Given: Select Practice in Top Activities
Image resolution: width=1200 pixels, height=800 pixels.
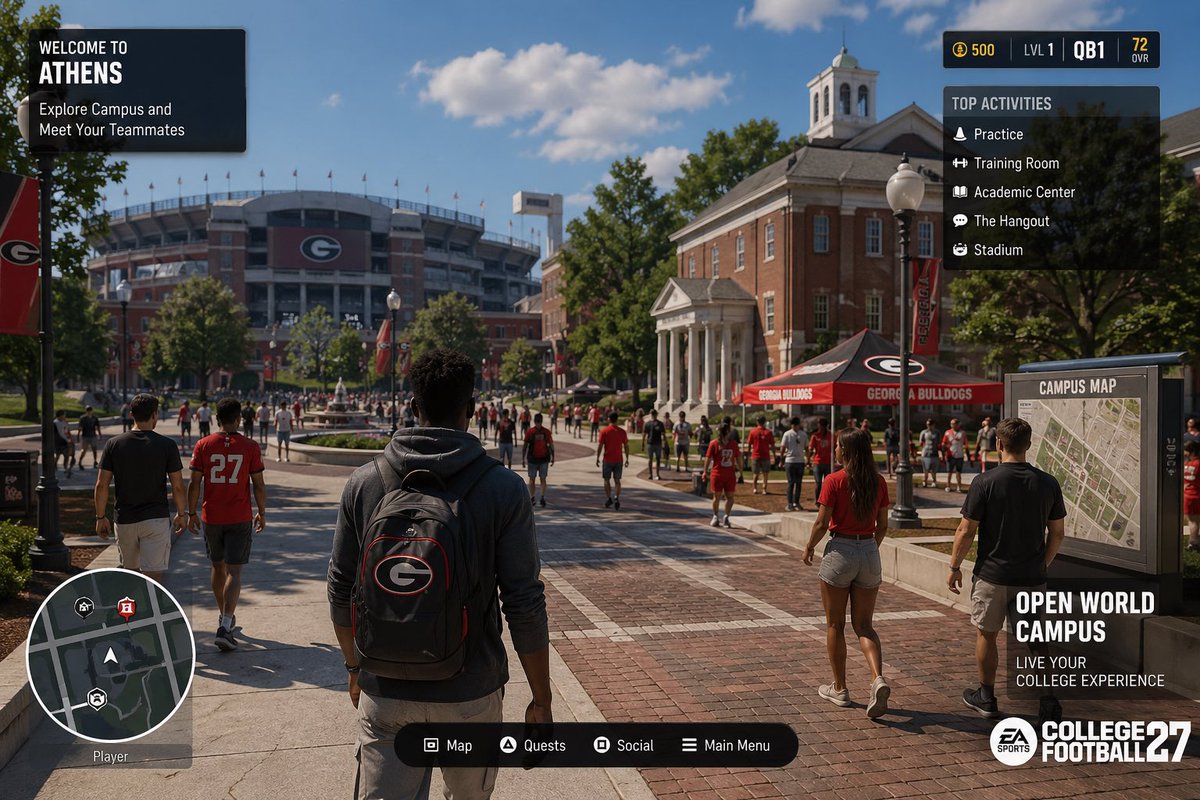Looking at the screenshot, I should pyautogui.click(x=997, y=134).
